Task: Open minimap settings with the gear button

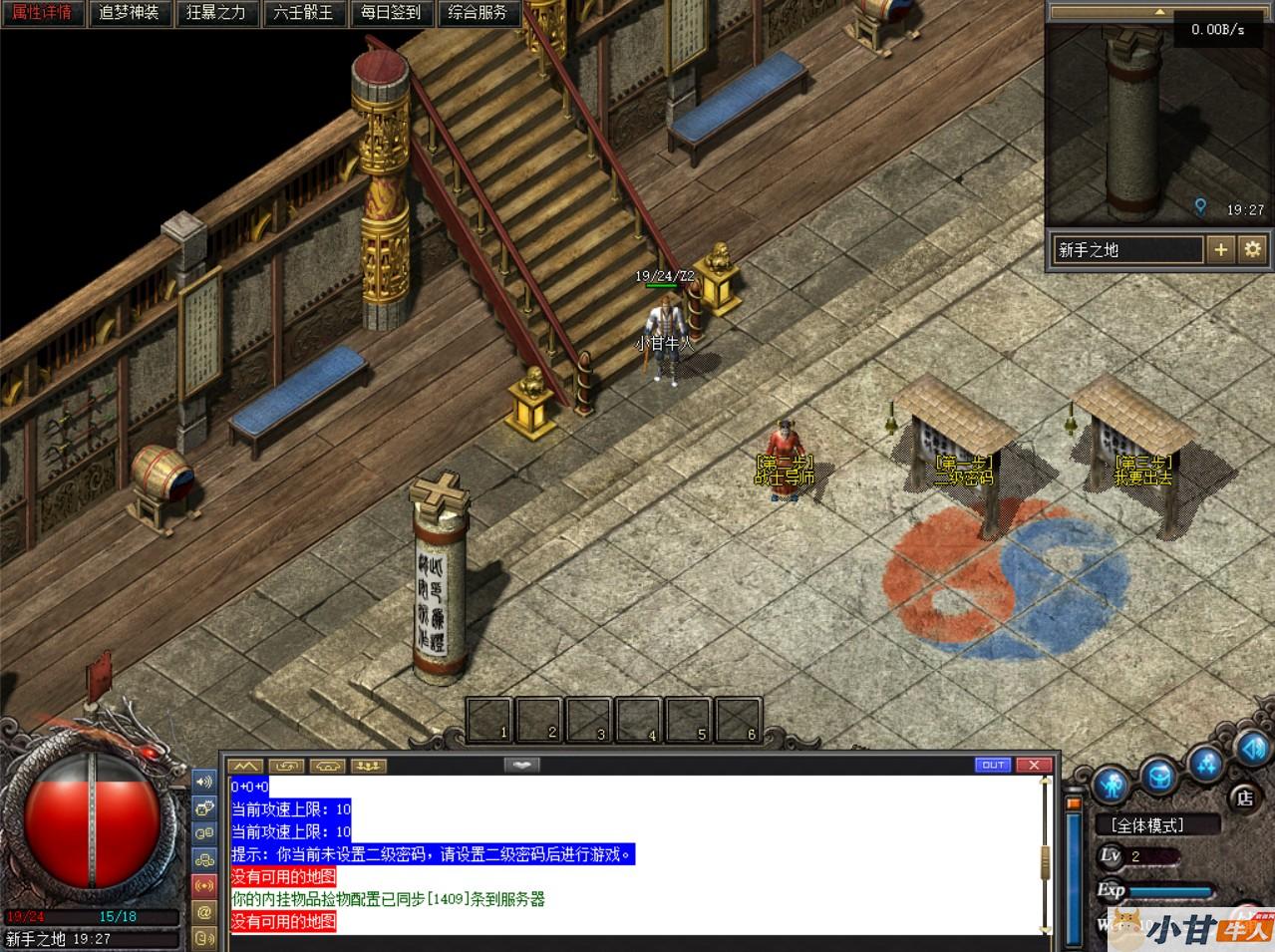Action: tap(1252, 250)
